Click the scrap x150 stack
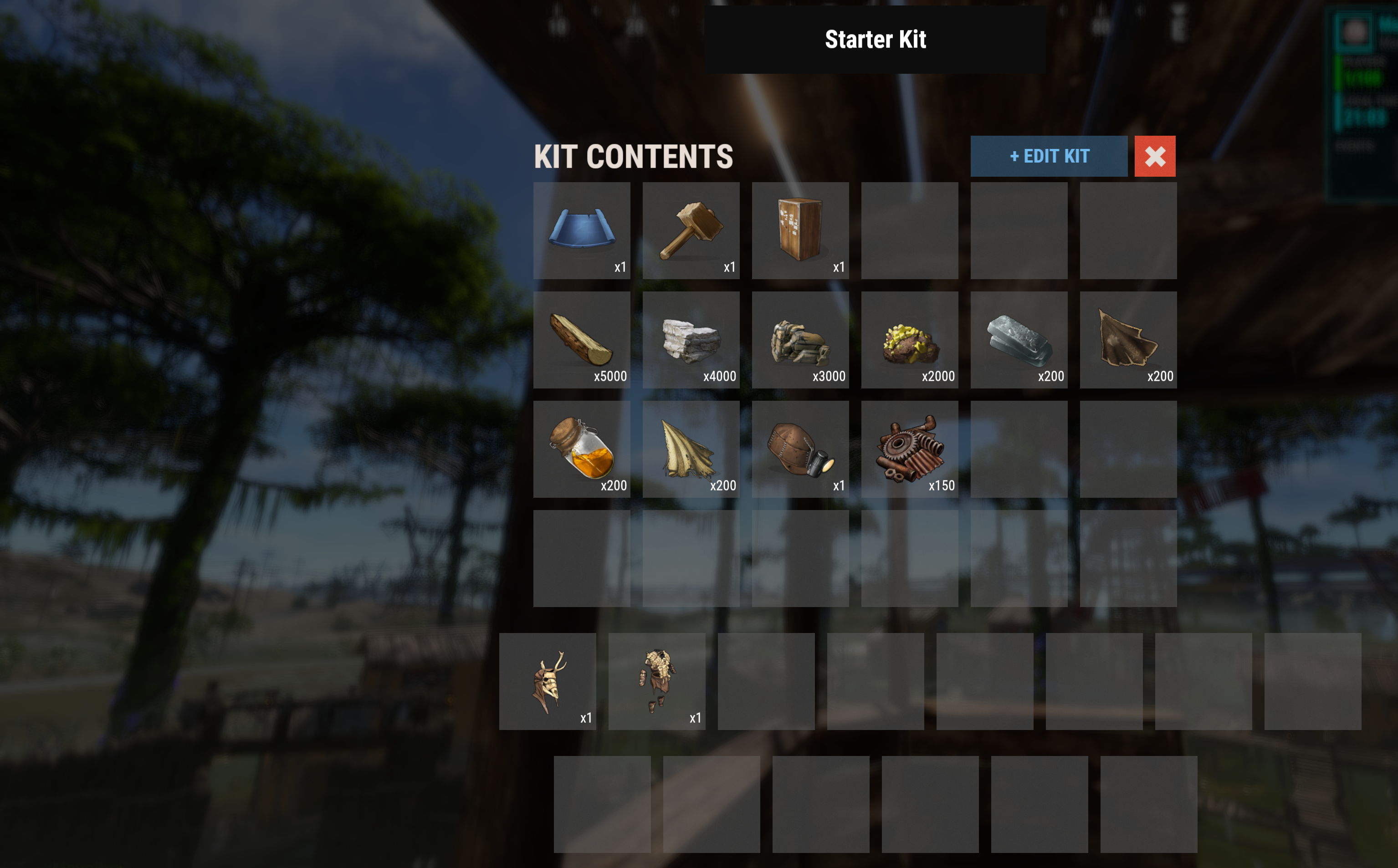 point(909,449)
